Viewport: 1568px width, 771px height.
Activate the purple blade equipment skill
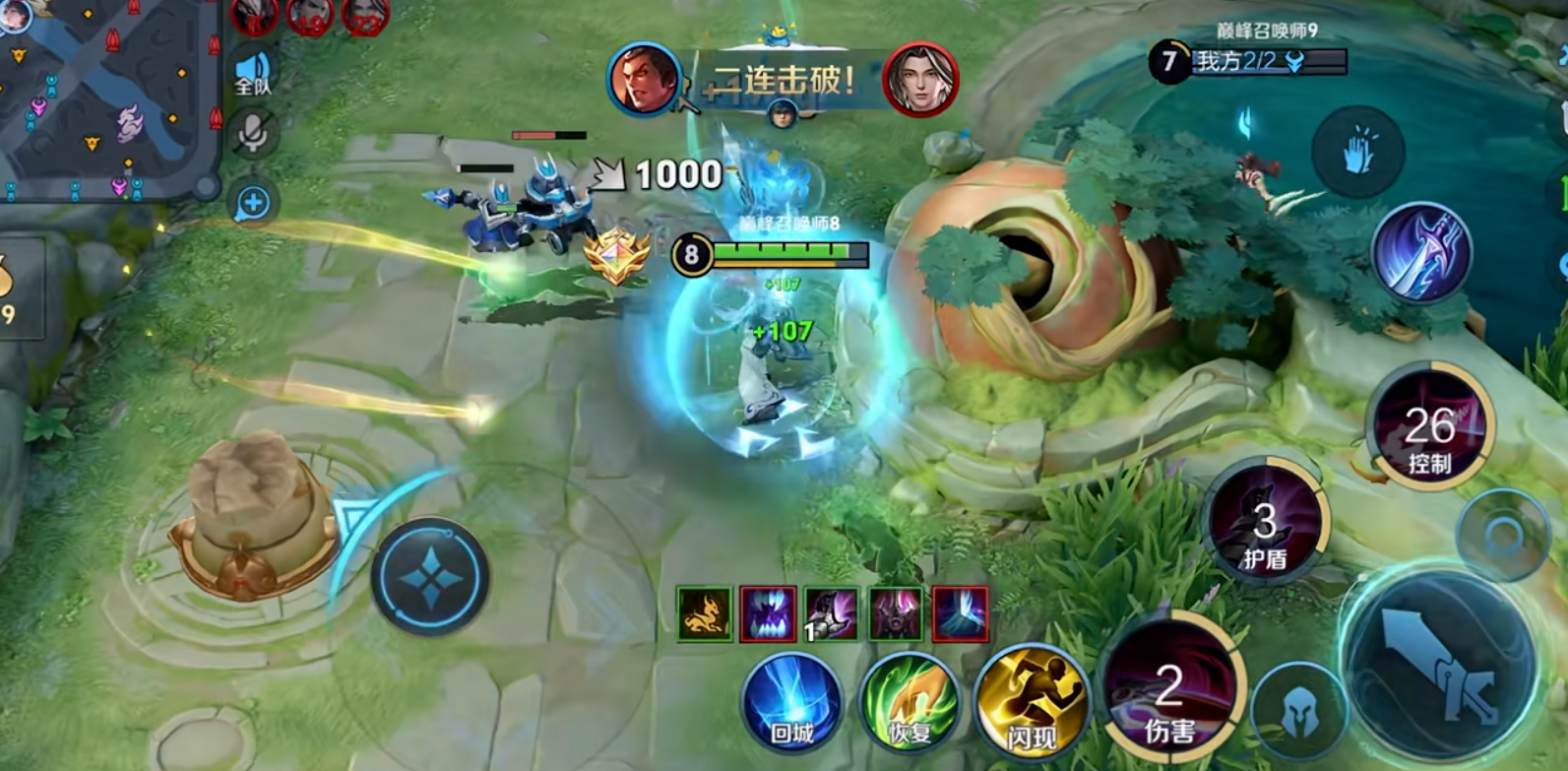pos(1421,252)
